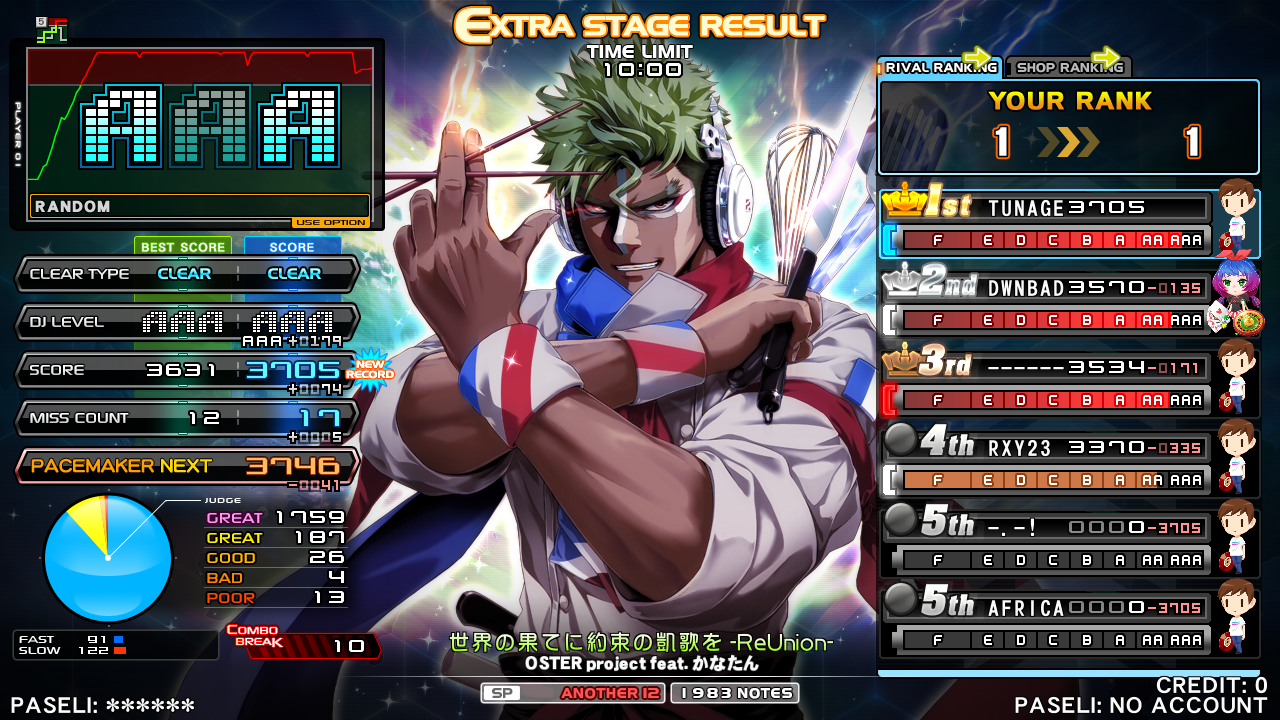The width and height of the screenshot is (1280, 720).
Task: Open the Shop Ranking tab
Action: pyautogui.click(x=1068, y=67)
